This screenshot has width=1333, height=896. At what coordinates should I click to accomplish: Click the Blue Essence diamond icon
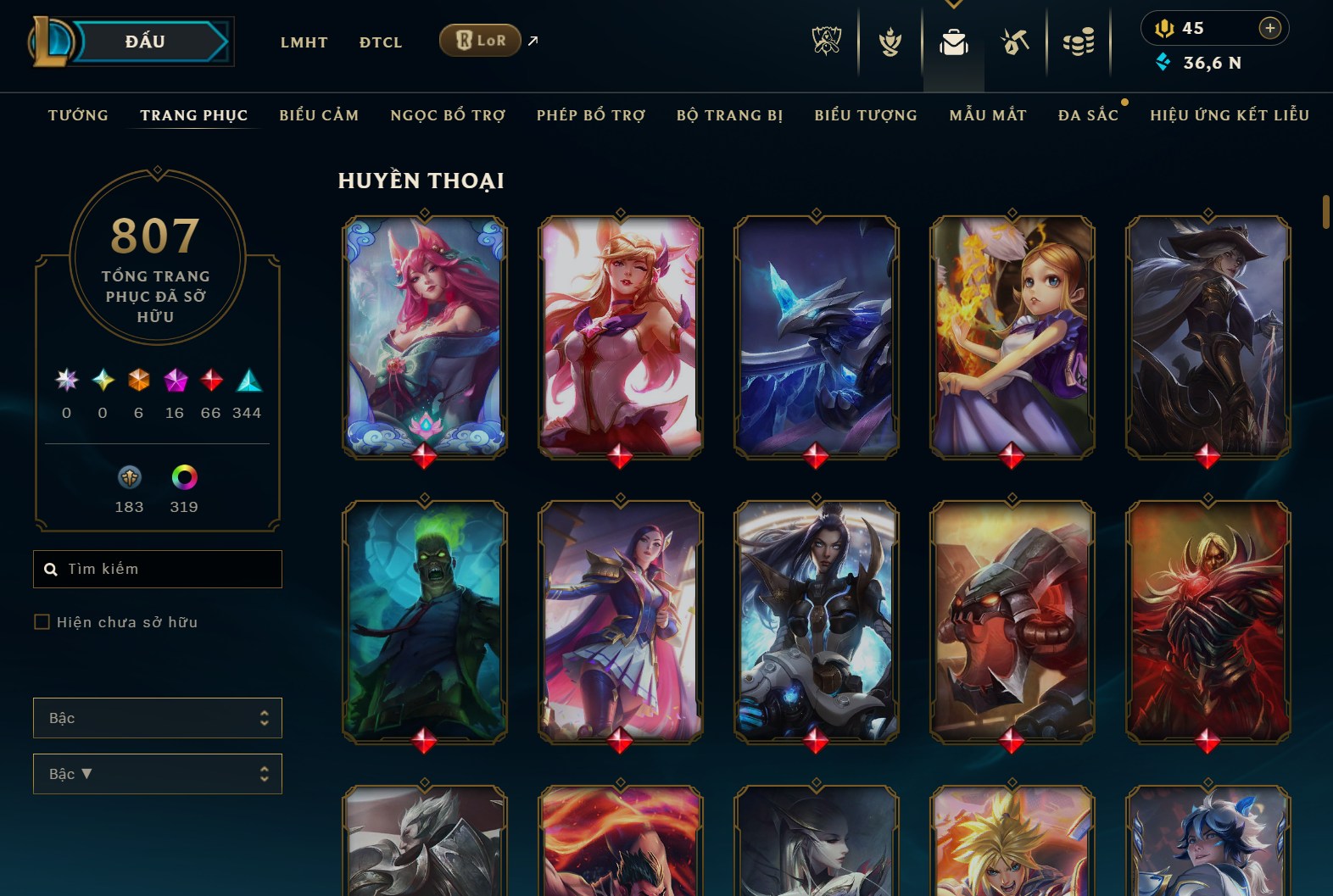coord(1162,62)
